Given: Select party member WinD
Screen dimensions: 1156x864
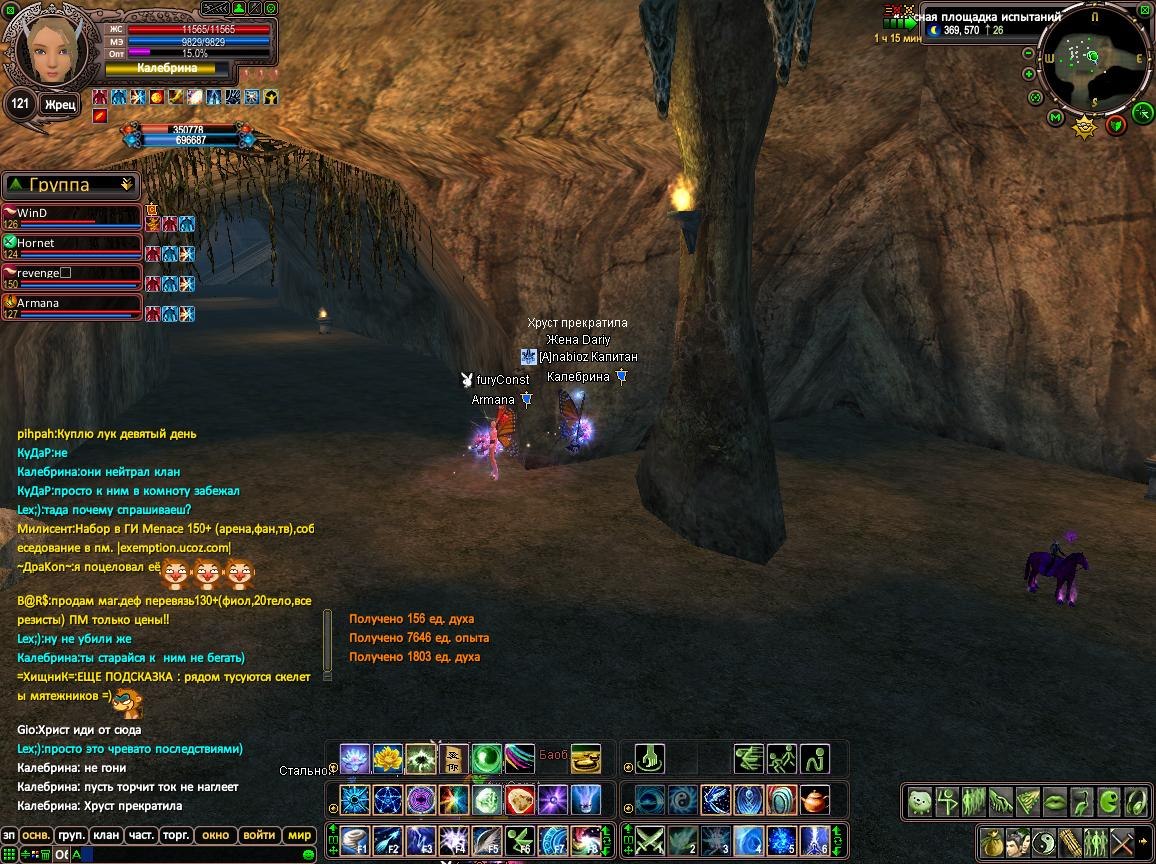Looking at the screenshot, I should point(72,214).
